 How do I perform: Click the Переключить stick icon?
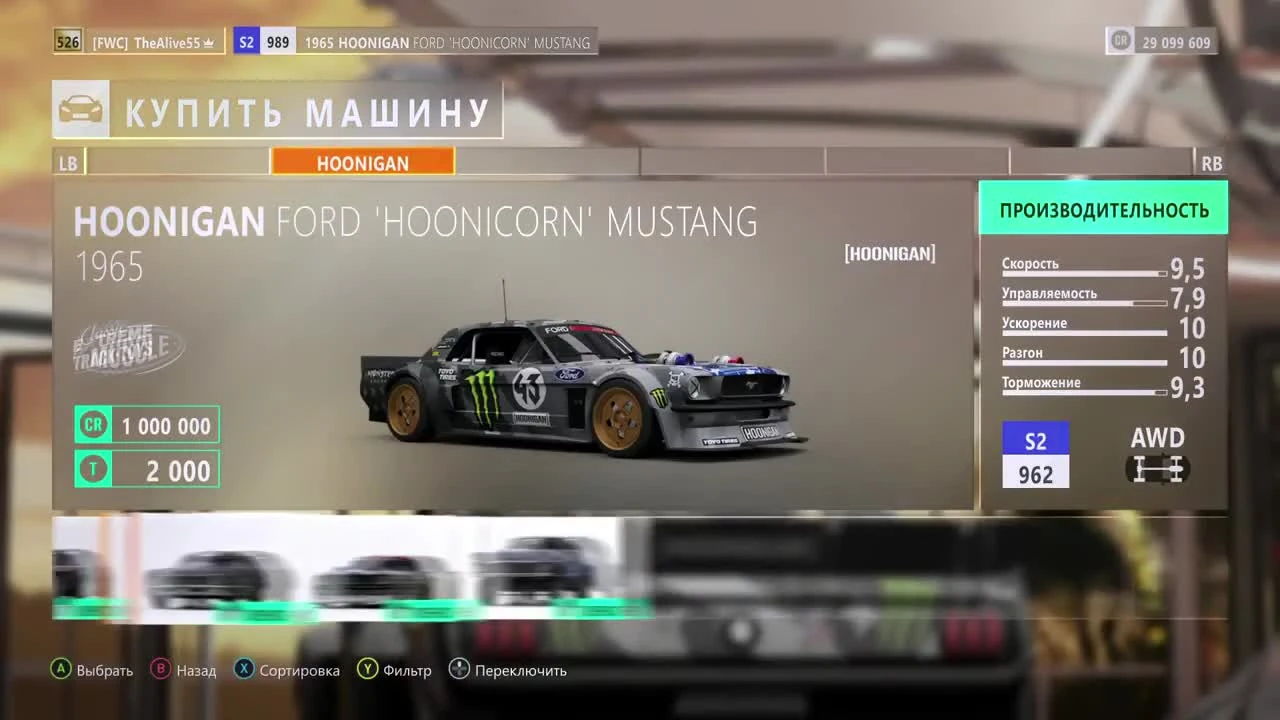(460, 670)
